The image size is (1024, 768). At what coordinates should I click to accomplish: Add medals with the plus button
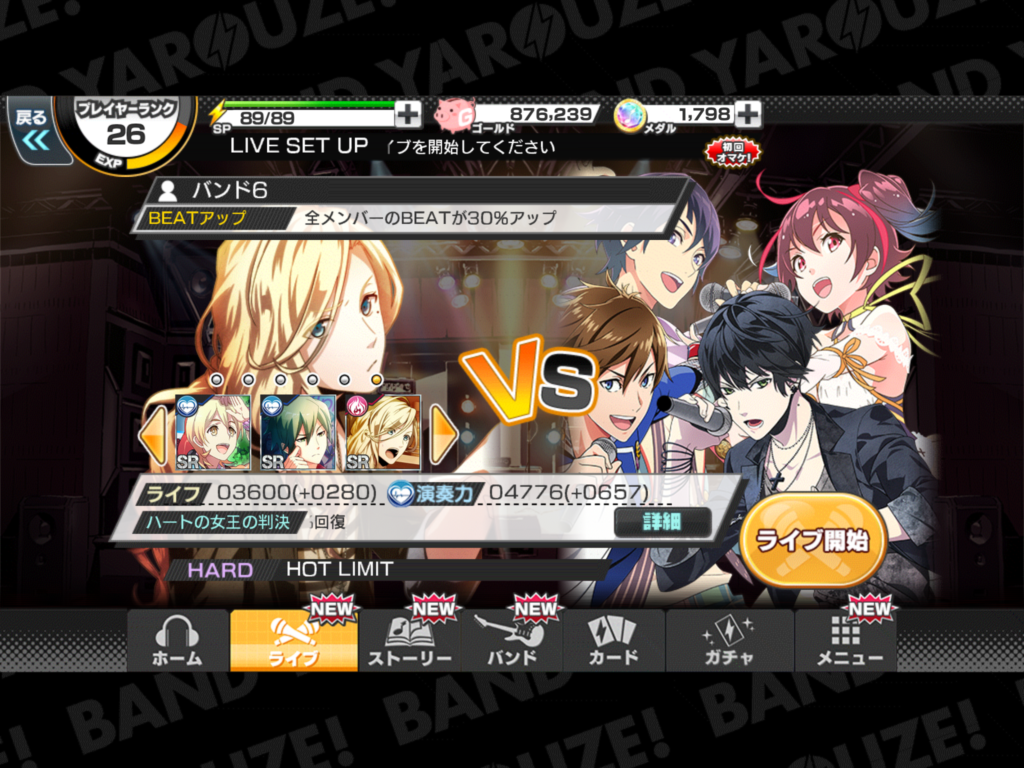[748, 114]
